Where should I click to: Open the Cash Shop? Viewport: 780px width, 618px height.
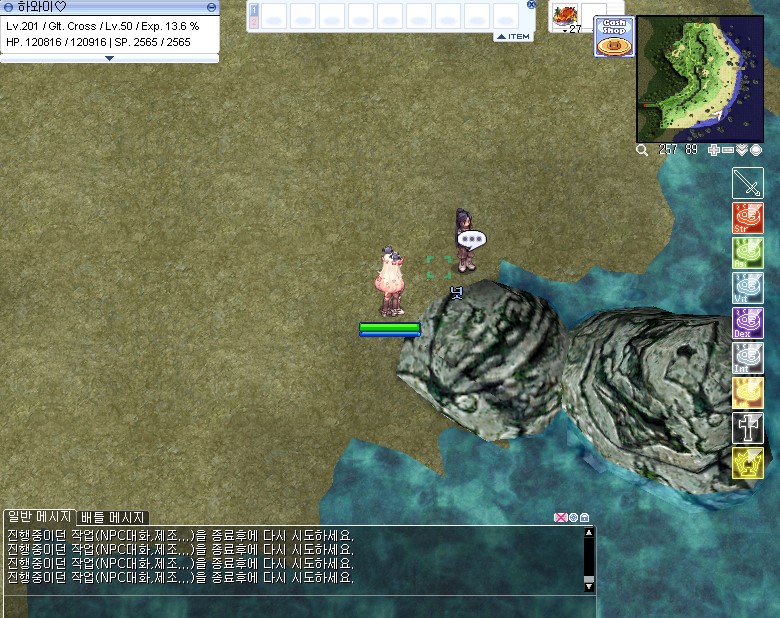(x=613, y=36)
